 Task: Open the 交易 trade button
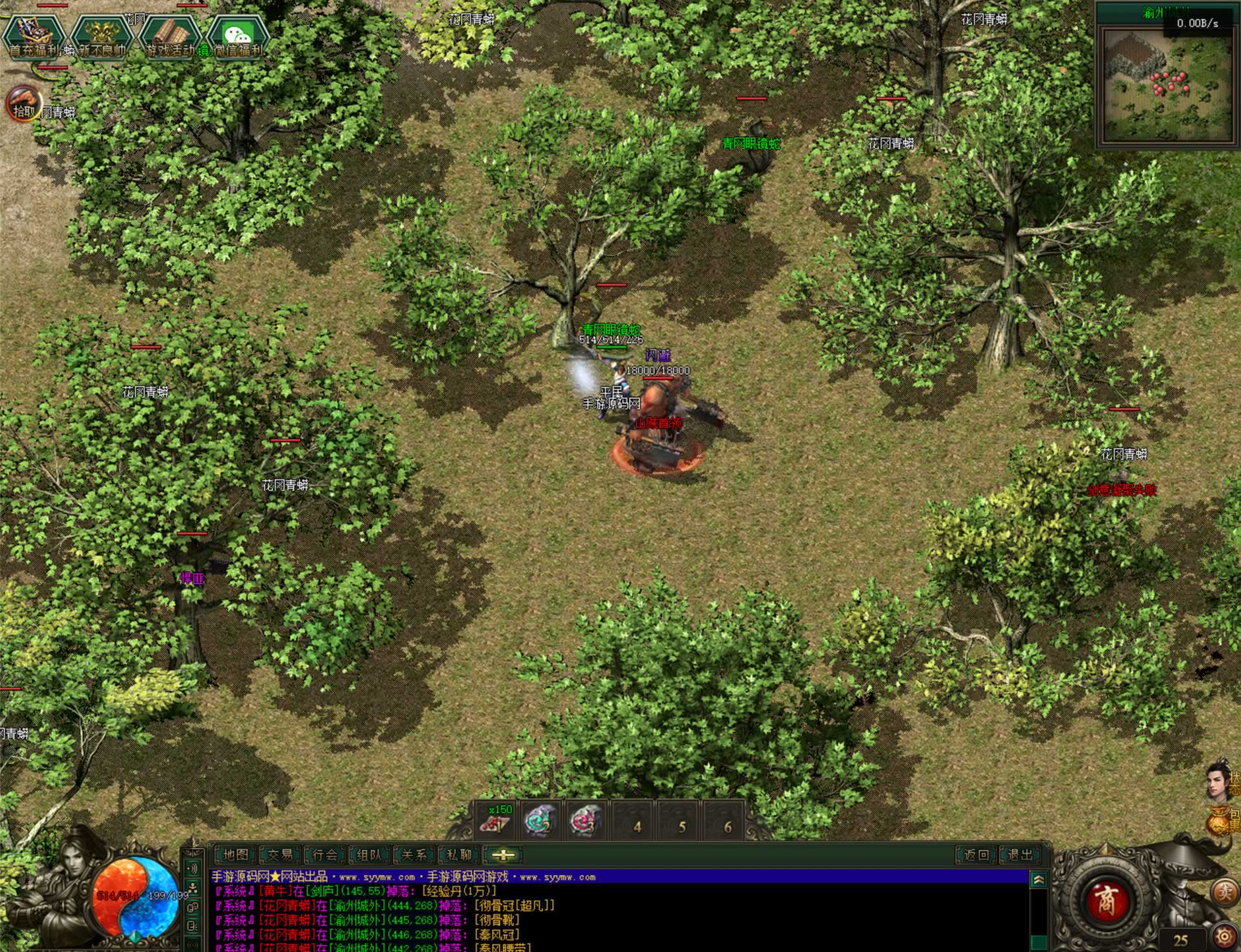pos(280,855)
